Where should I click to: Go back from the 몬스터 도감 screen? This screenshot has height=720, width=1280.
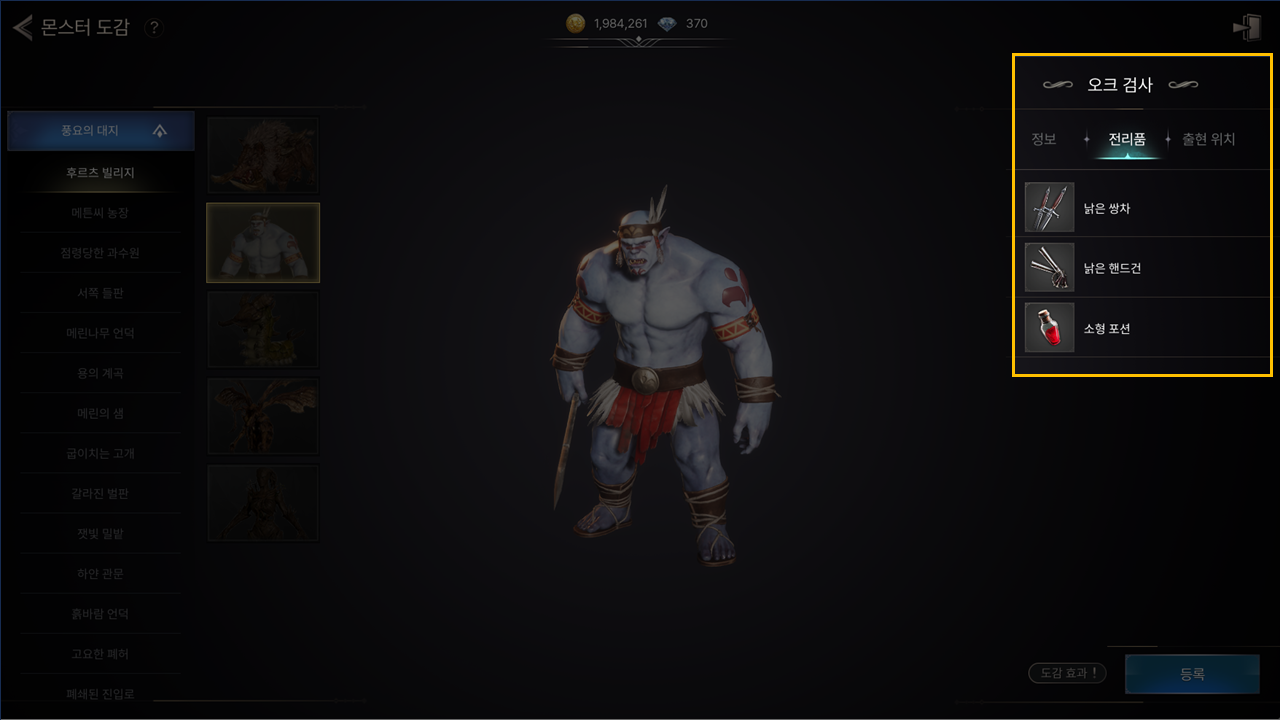point(22,27)
